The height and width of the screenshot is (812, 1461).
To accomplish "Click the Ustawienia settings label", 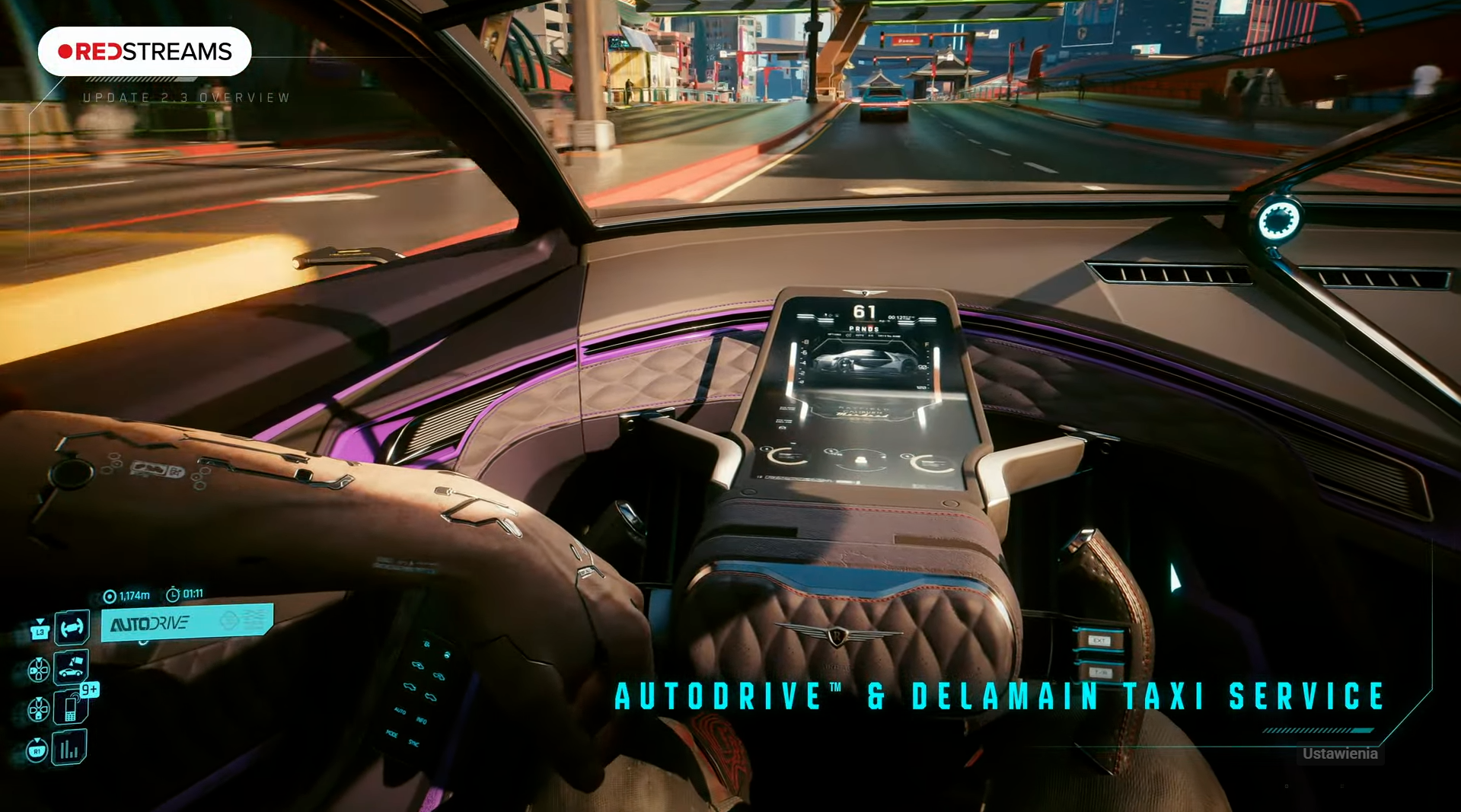I will pyautogui.click(x=1339, y=753).
